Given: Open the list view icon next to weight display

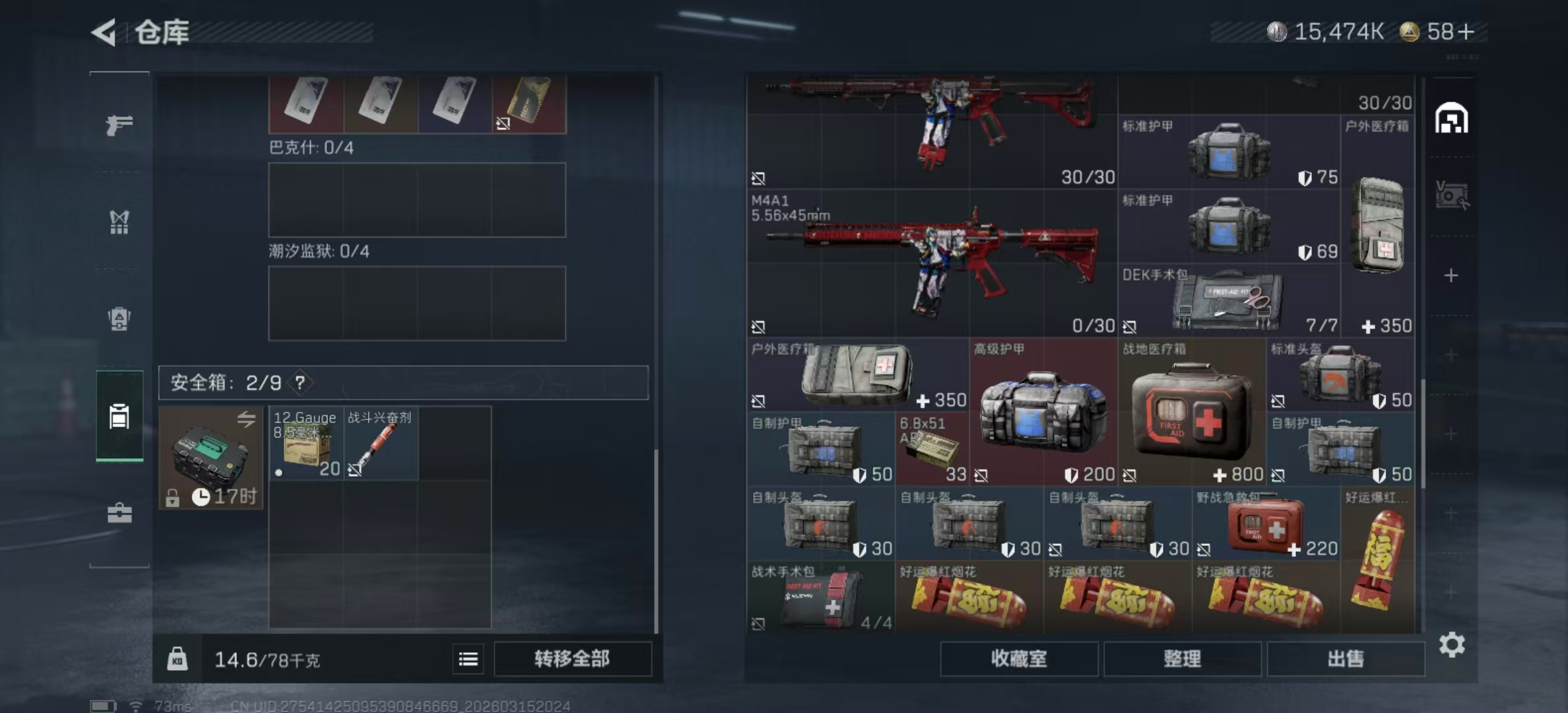Looking at the screenshot, I should point(468,659).
